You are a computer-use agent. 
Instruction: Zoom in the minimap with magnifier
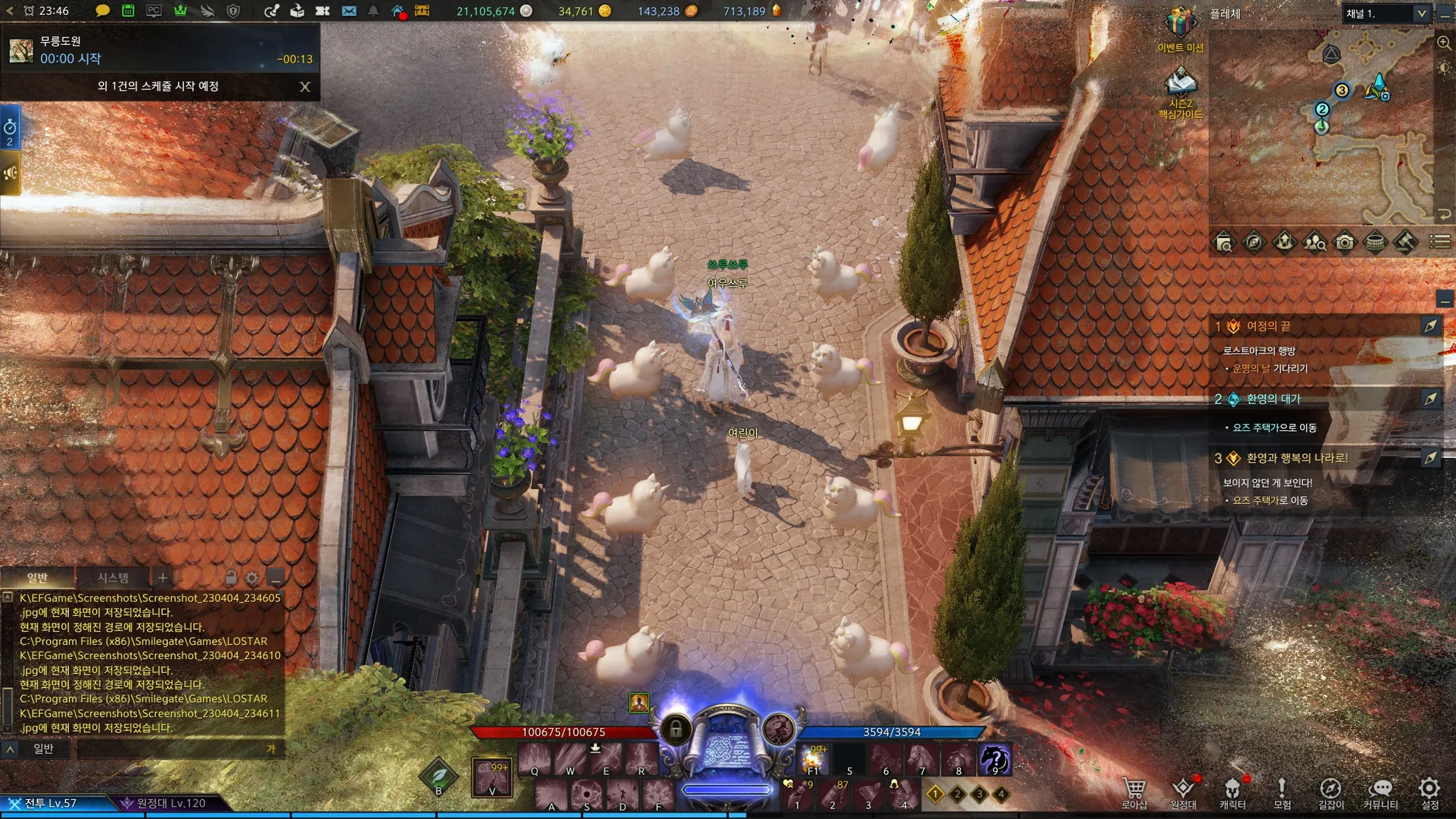[1444, 43]
